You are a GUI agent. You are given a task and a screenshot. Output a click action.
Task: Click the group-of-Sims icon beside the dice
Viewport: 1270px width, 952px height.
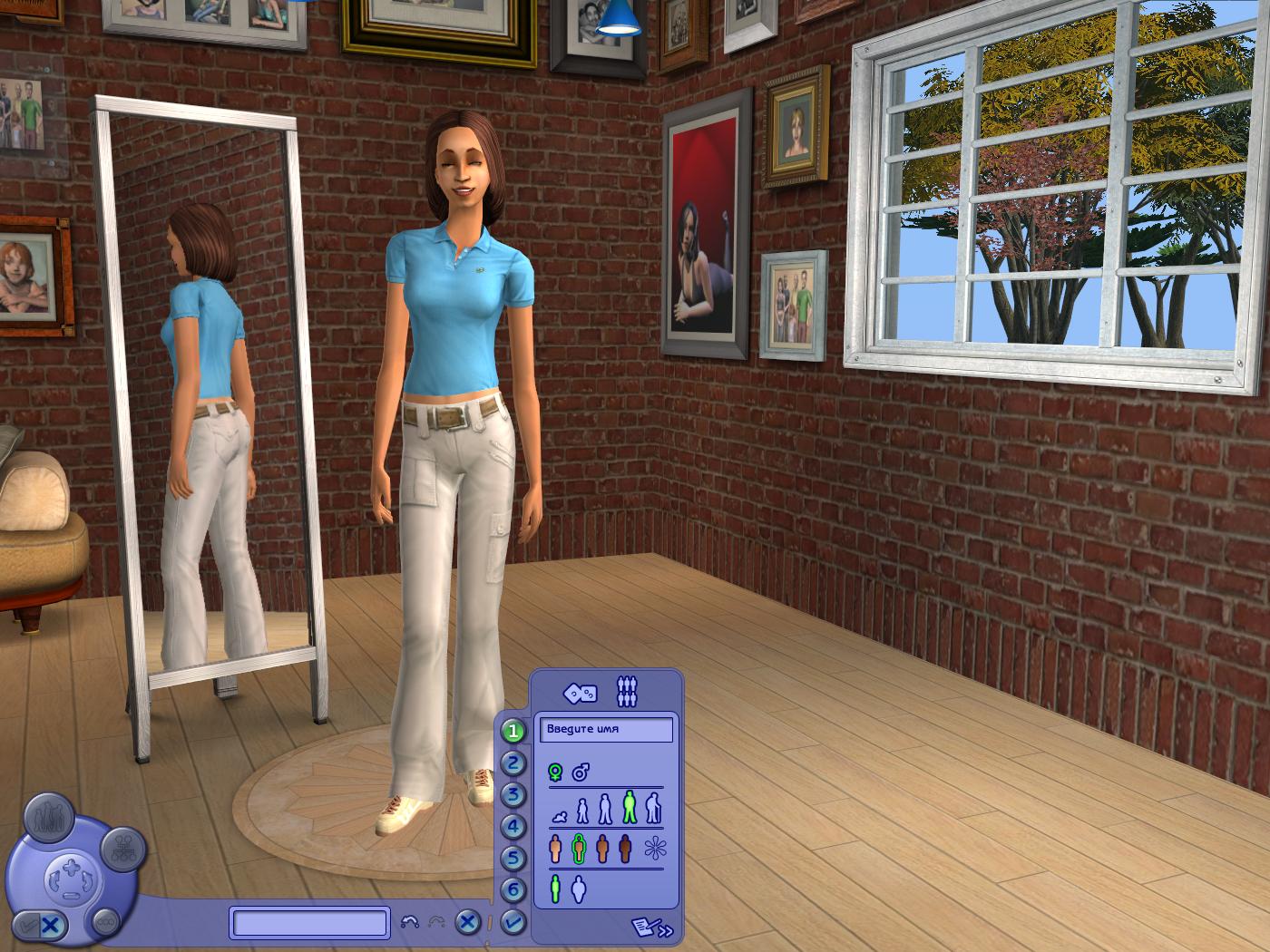click(626, 689)
